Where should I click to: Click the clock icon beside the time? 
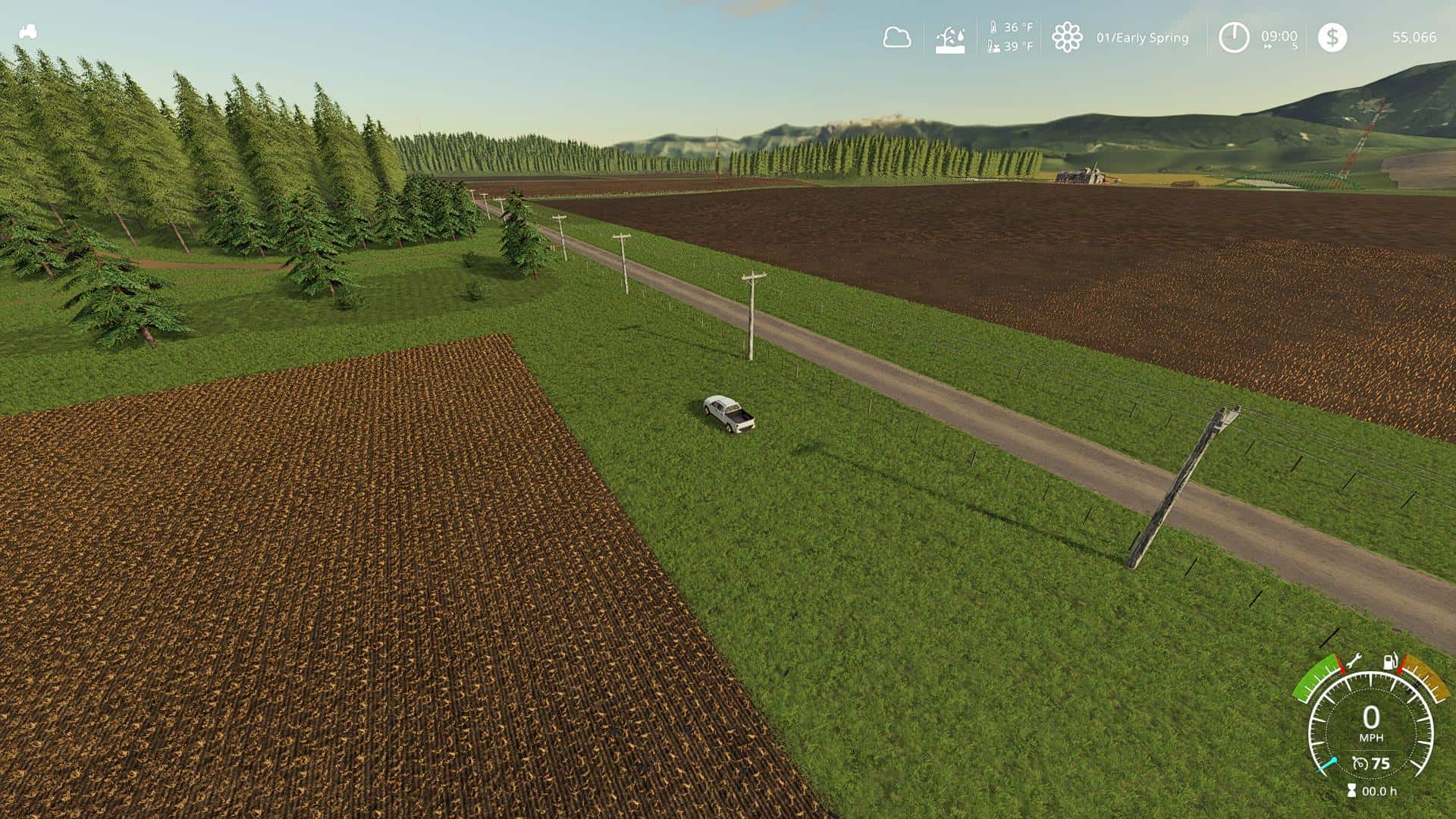[x=1233, y=37]
